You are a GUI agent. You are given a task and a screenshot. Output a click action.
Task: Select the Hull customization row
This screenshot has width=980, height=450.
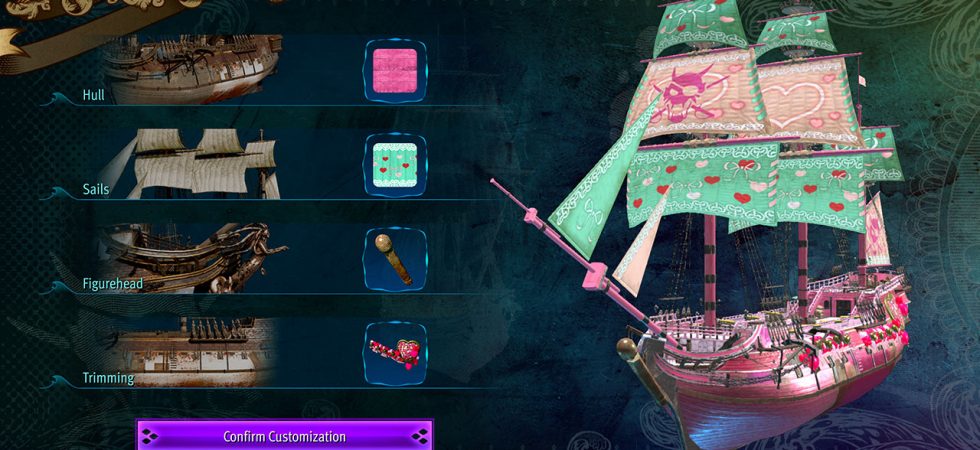point(190,70)
